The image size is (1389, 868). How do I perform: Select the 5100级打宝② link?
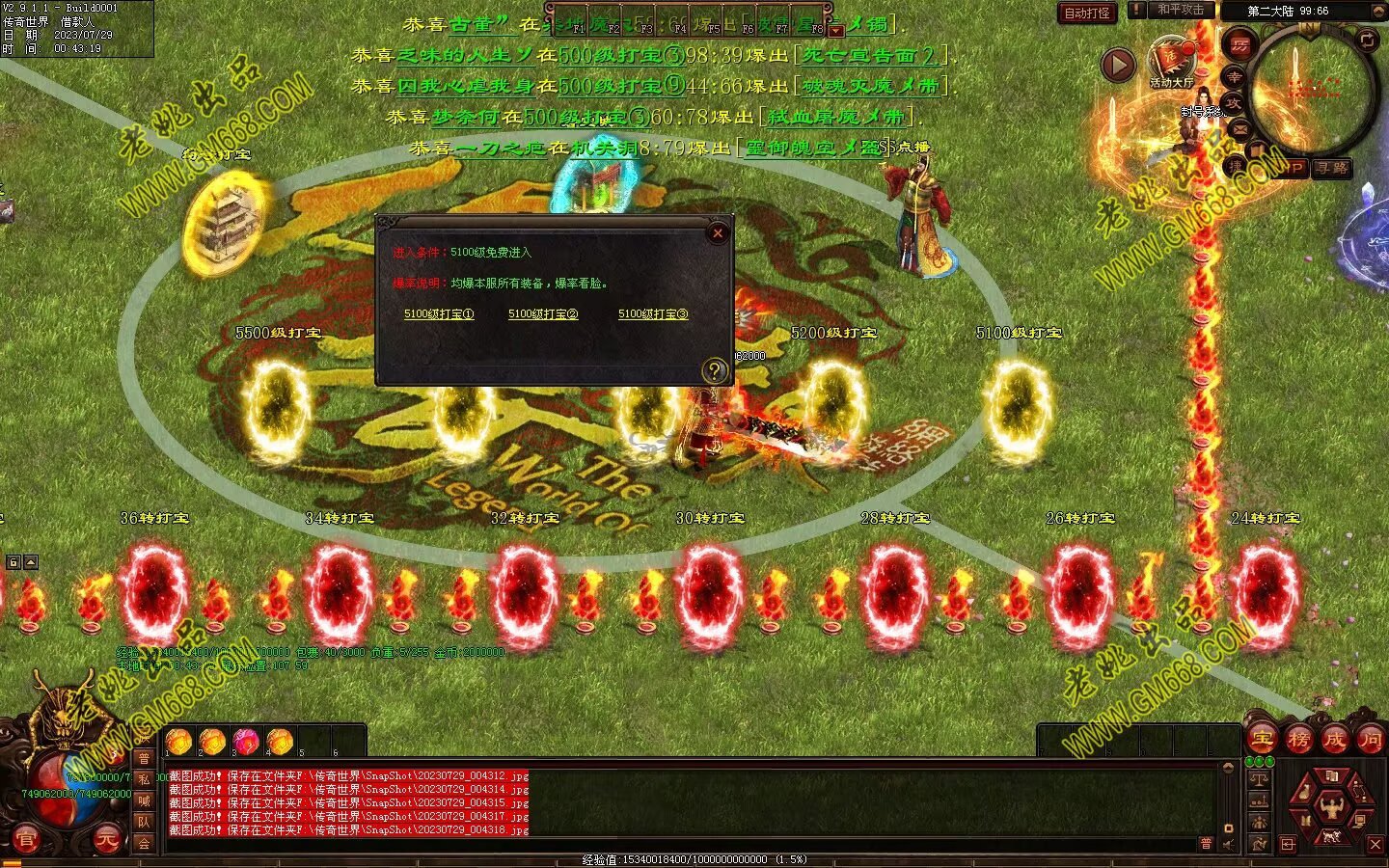[543, 313]
